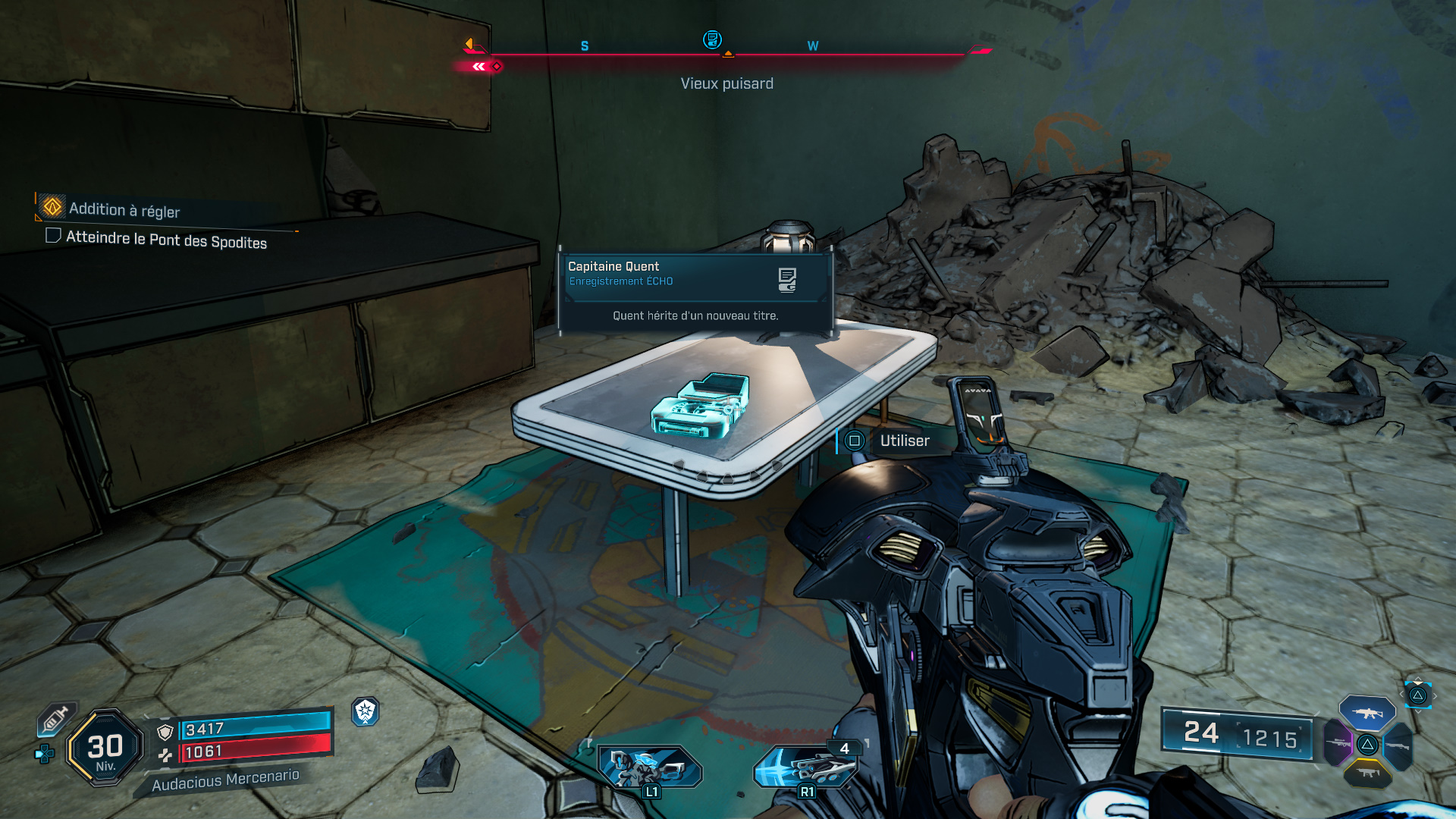Viewport: 1456px width, 819px height.
Task: Choose the shotgun in the blue weapon slot
Action: 1397,746
